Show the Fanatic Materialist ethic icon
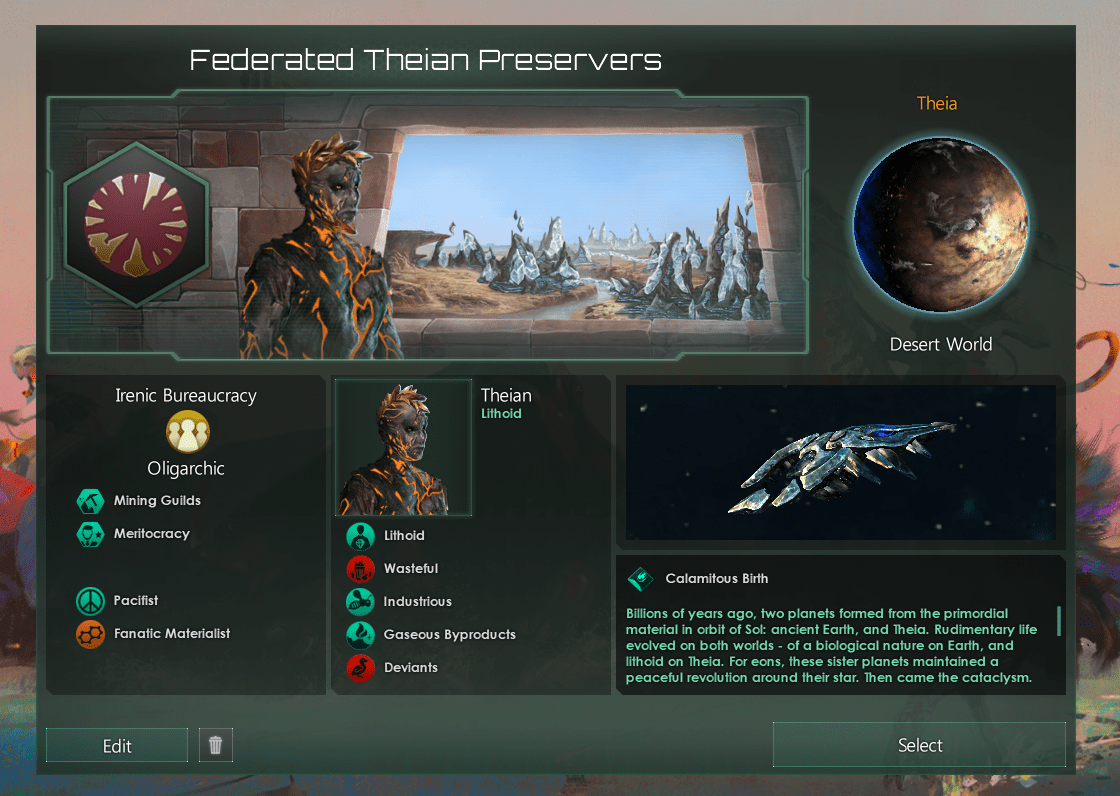Image resolution: width=1120 pixels, height=796 pixels. pyautogui.click(x=91, y=633)
